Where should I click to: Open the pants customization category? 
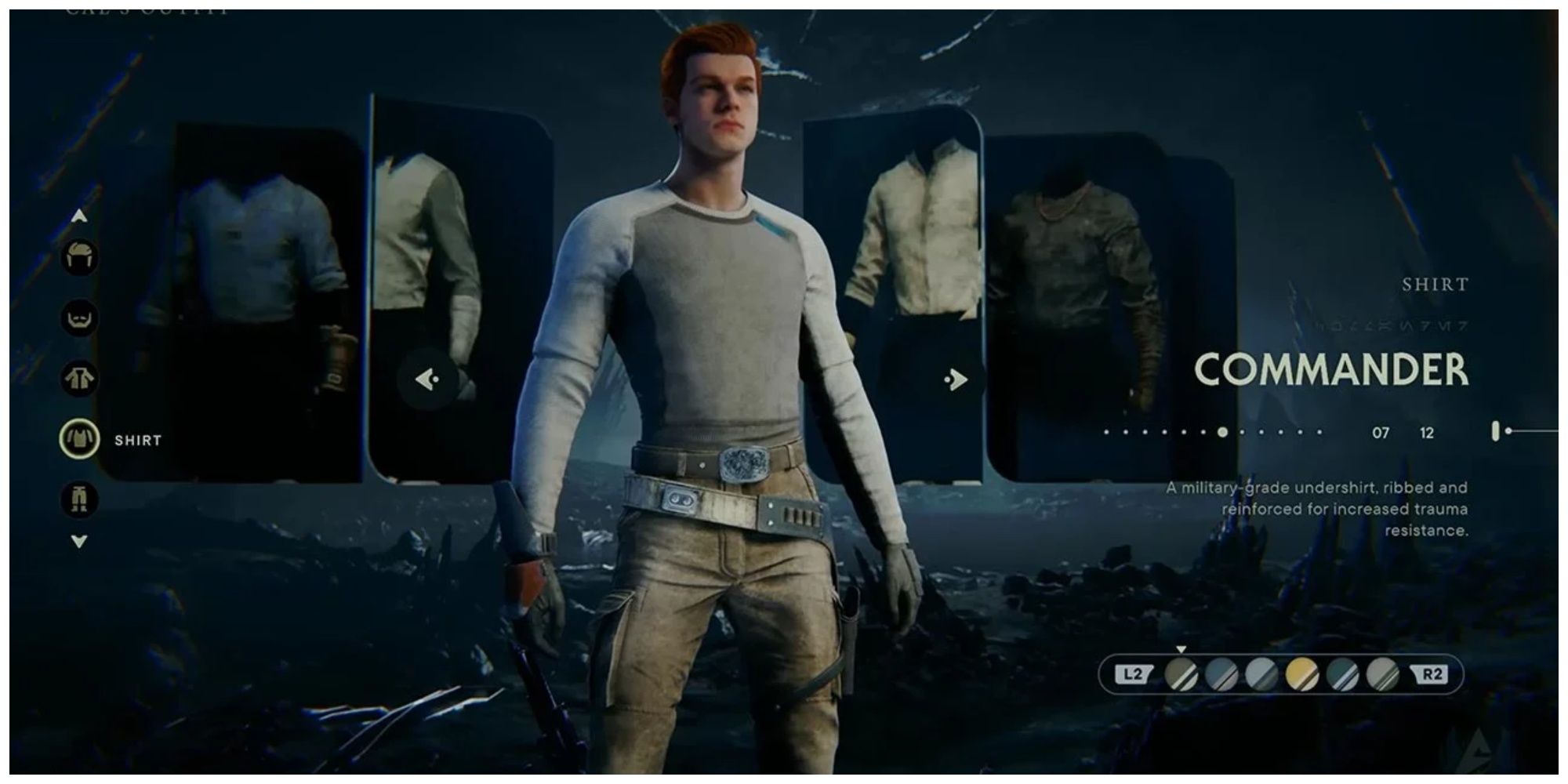(78, 497)
